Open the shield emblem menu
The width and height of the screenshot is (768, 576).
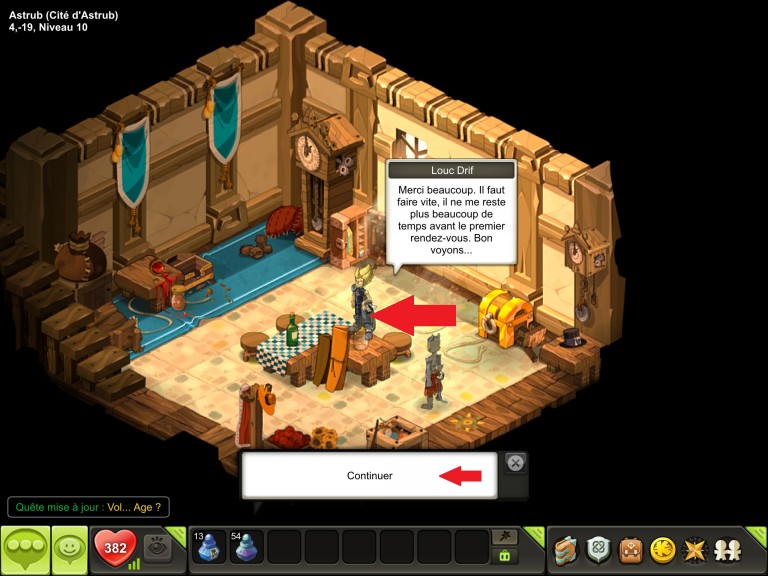tap(598, 549)
